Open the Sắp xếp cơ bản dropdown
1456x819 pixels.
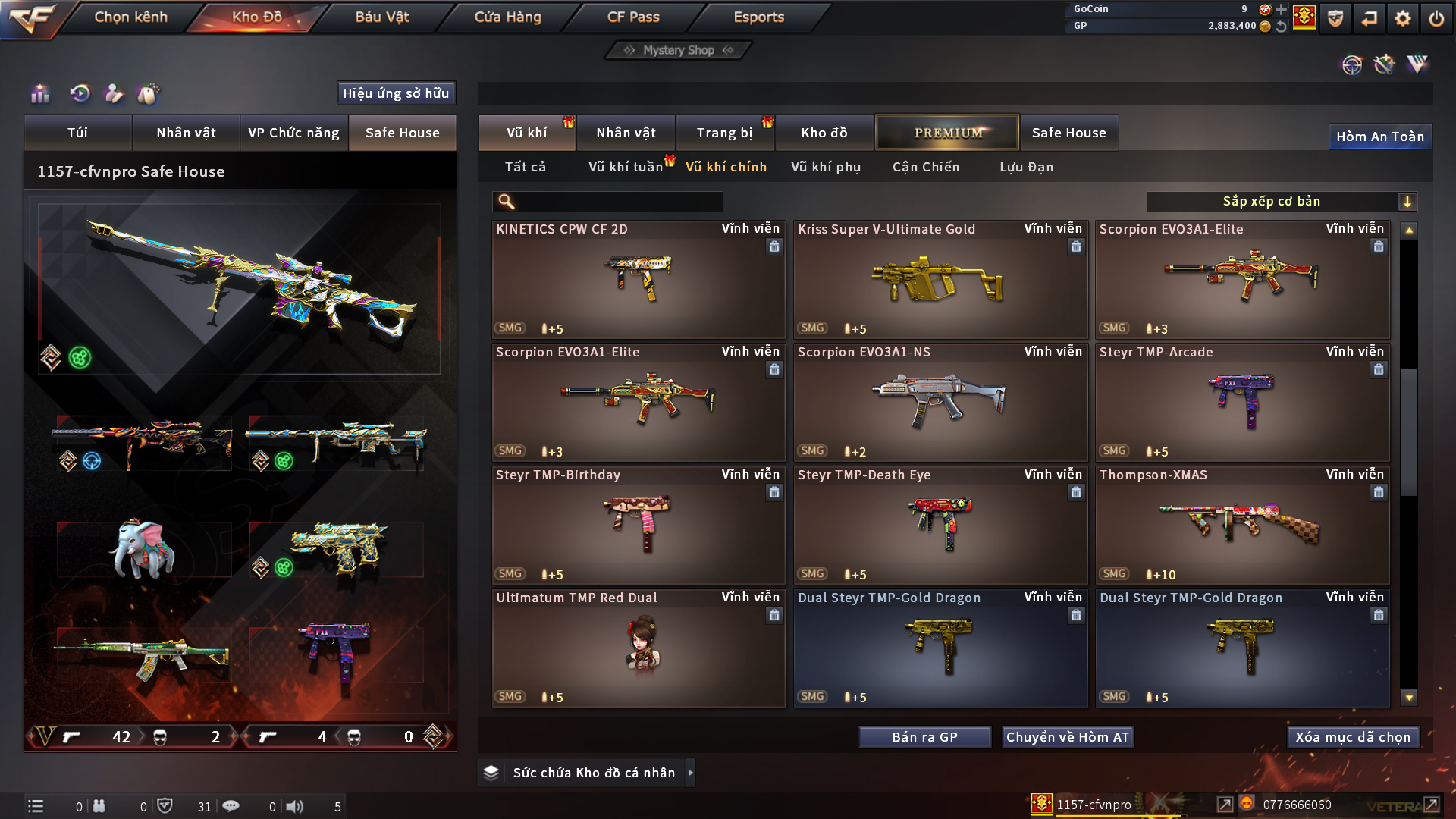[1281, 202]
